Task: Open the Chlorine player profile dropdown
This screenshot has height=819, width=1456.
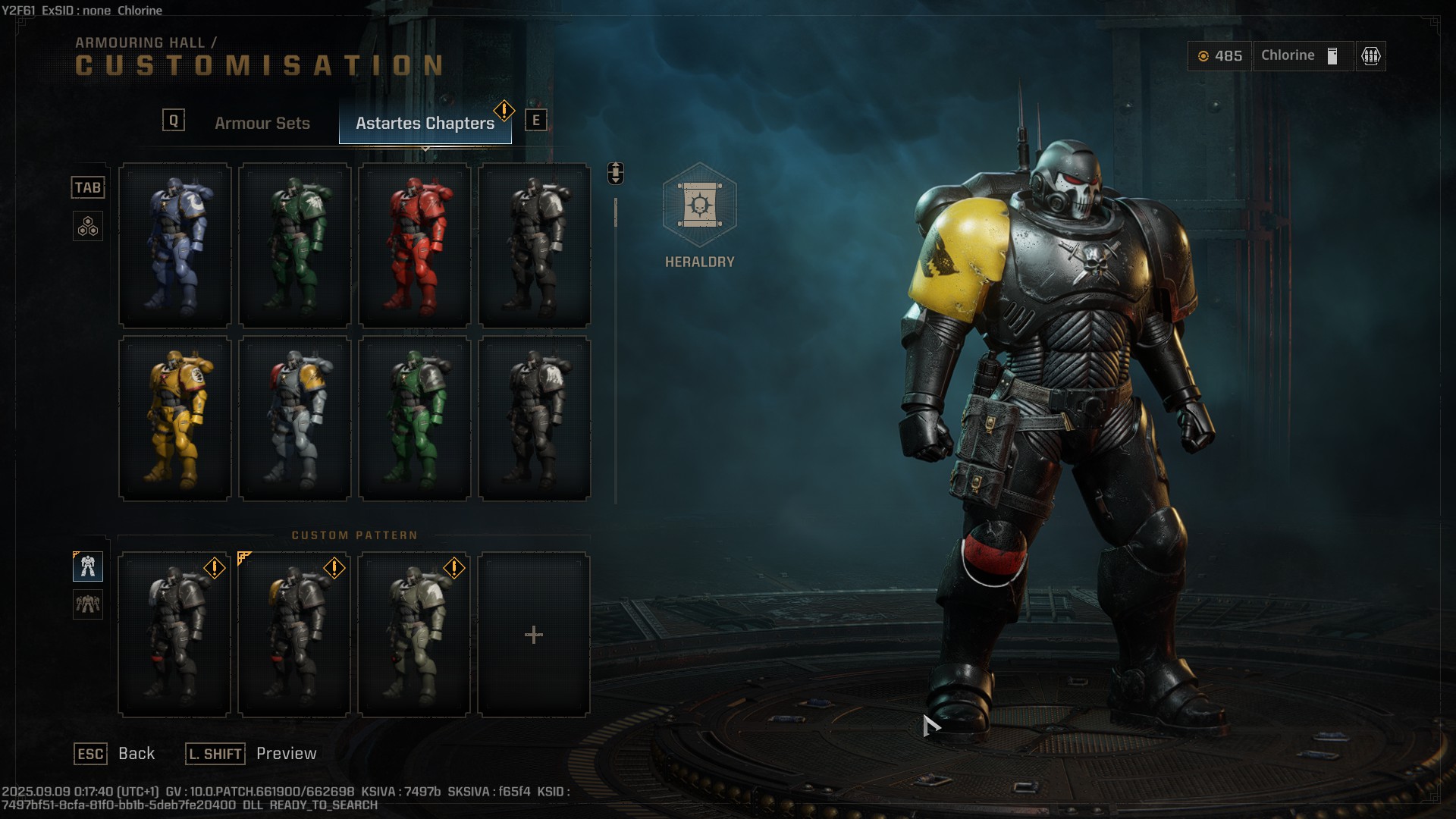Action: click(x=1302, y=55)
